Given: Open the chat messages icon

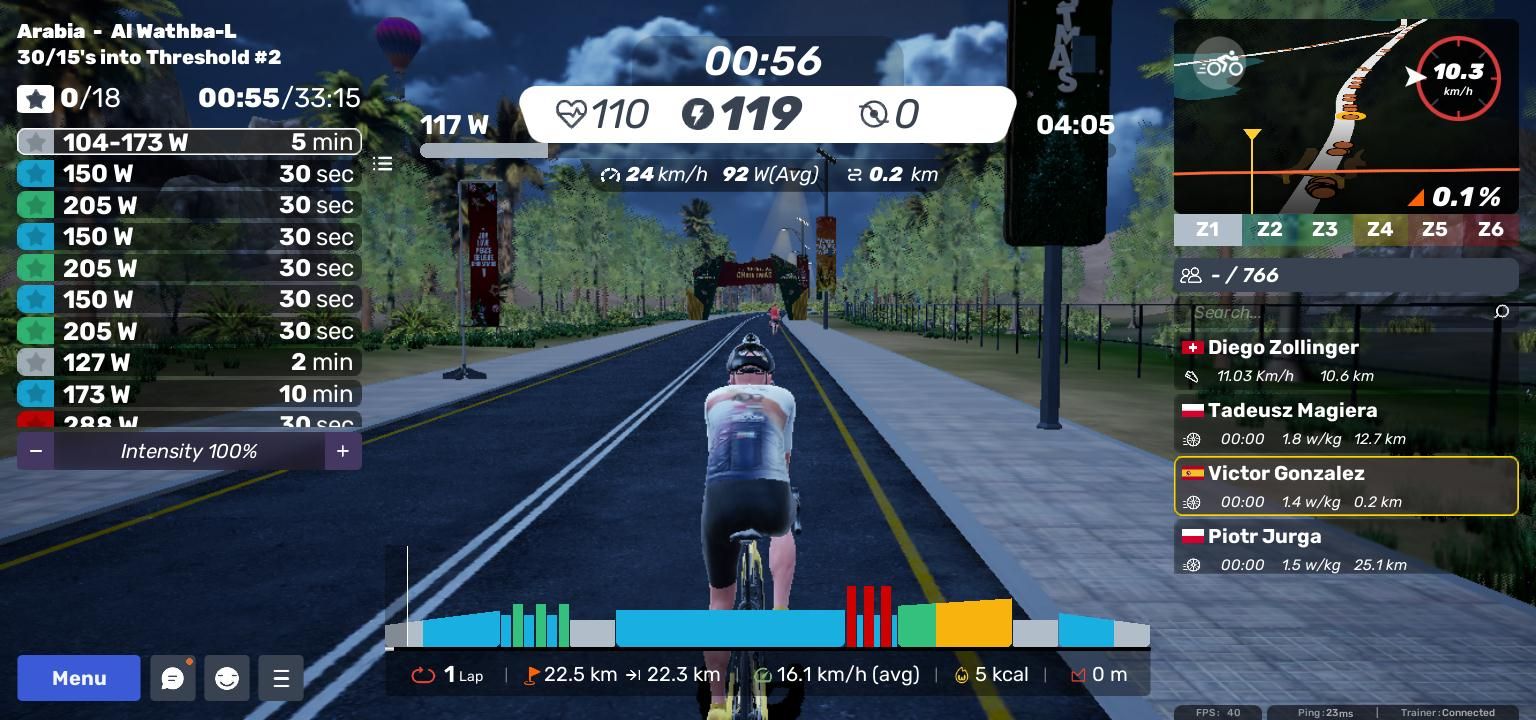Looking at the screenshot, I should click(x=172, y=678).
